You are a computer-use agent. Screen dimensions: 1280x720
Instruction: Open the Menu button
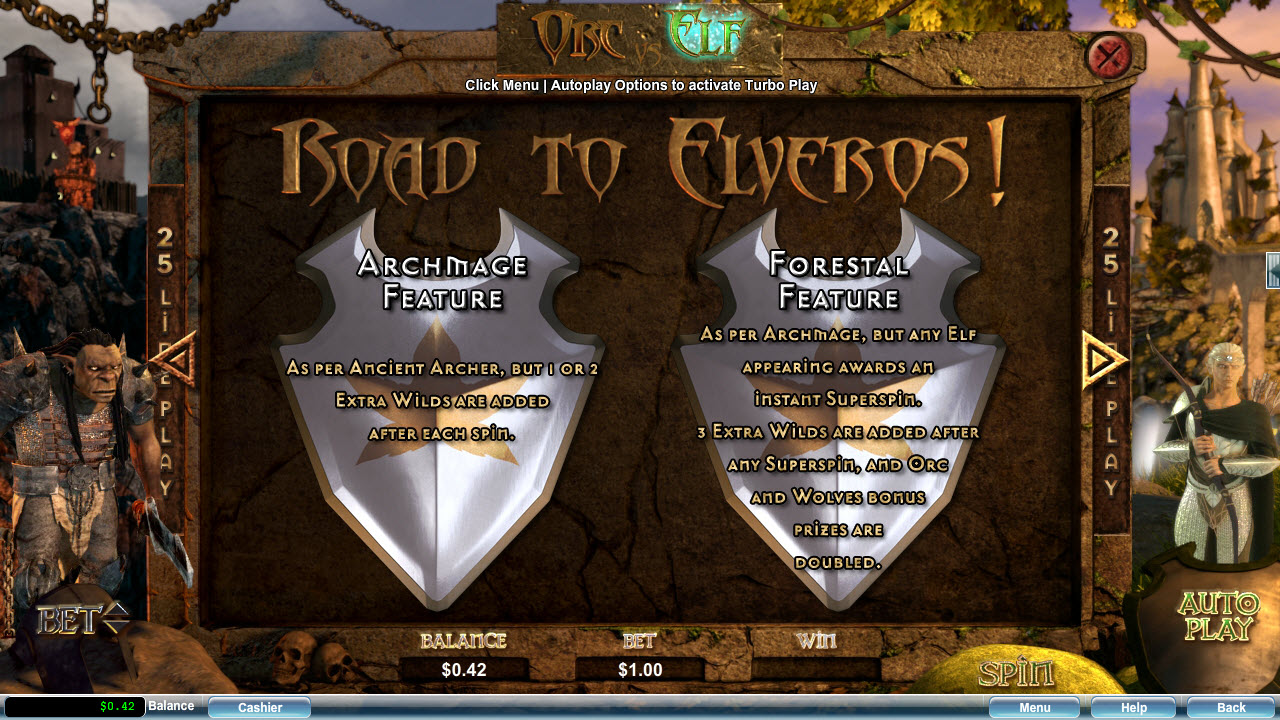pyautogui.click(x=1034, y=707)
